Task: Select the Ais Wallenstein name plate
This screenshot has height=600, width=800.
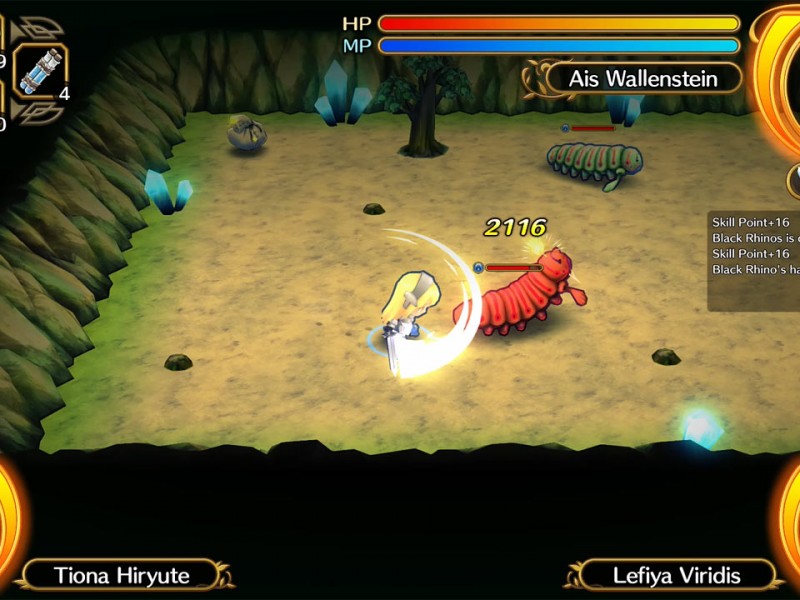Action: pos(644,78)
